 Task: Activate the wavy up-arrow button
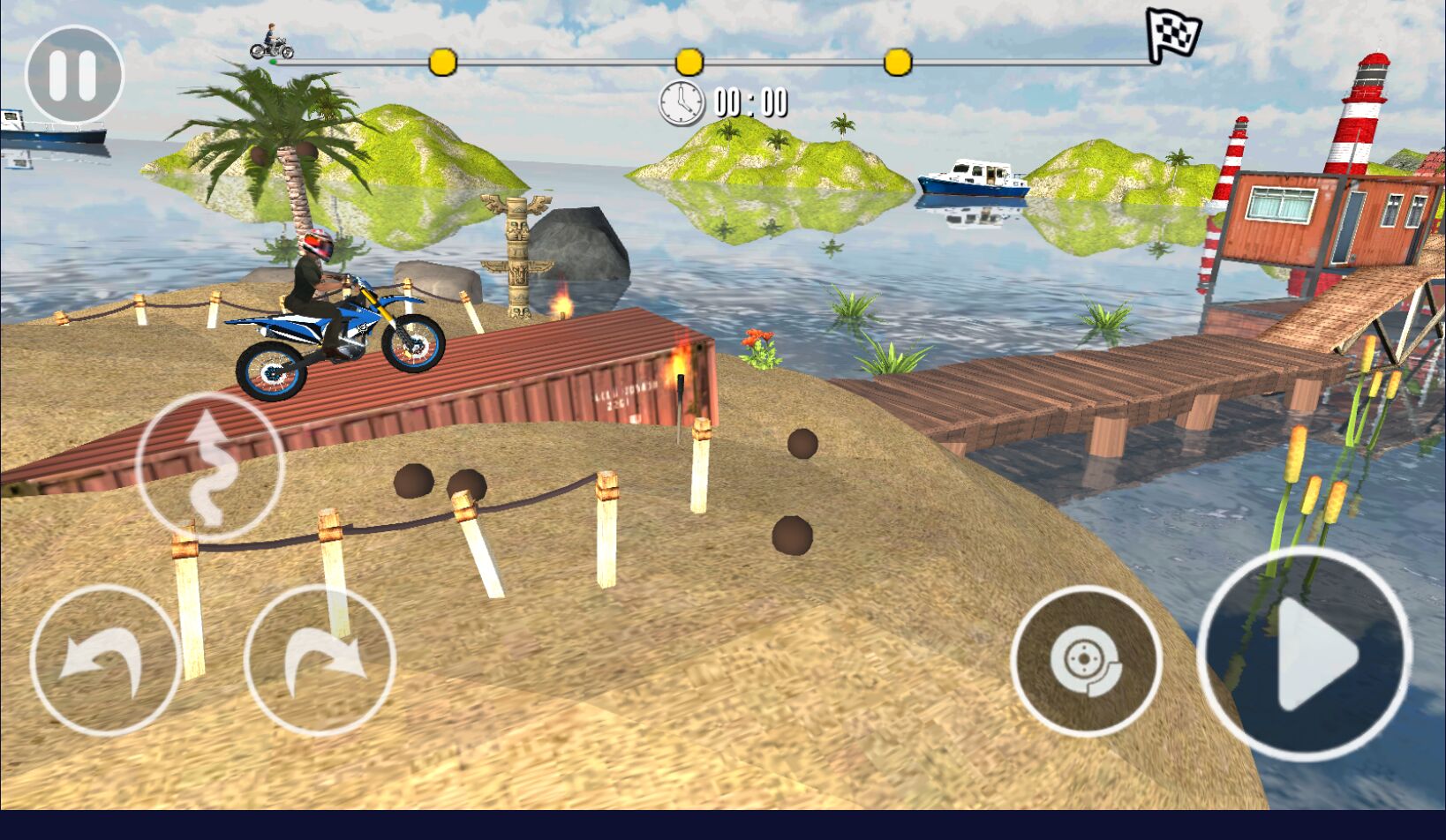pyautogui.click(x=210, y=466)
